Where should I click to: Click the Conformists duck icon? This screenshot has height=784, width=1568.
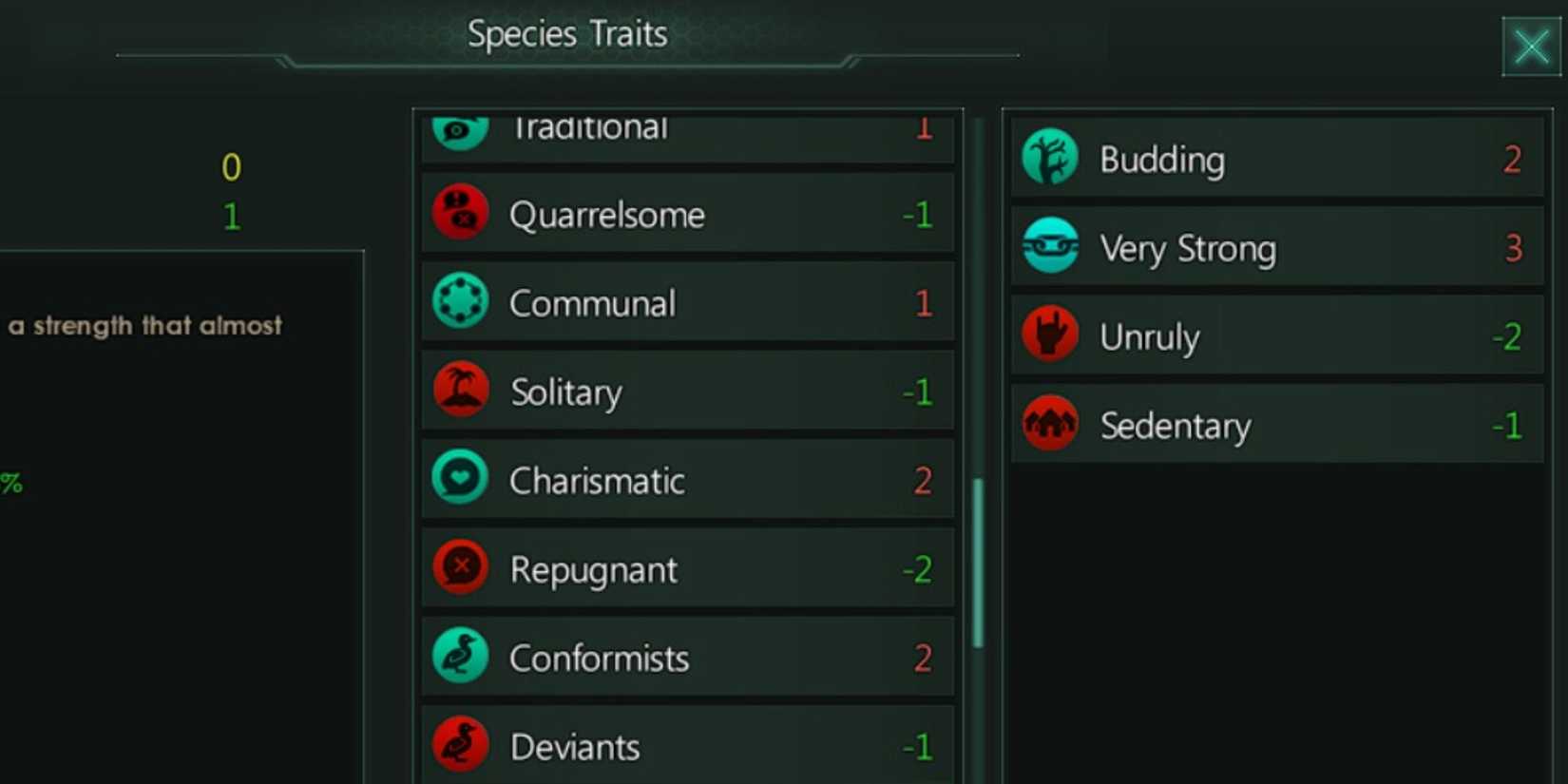pyautogui.click(x=460, y=656)
